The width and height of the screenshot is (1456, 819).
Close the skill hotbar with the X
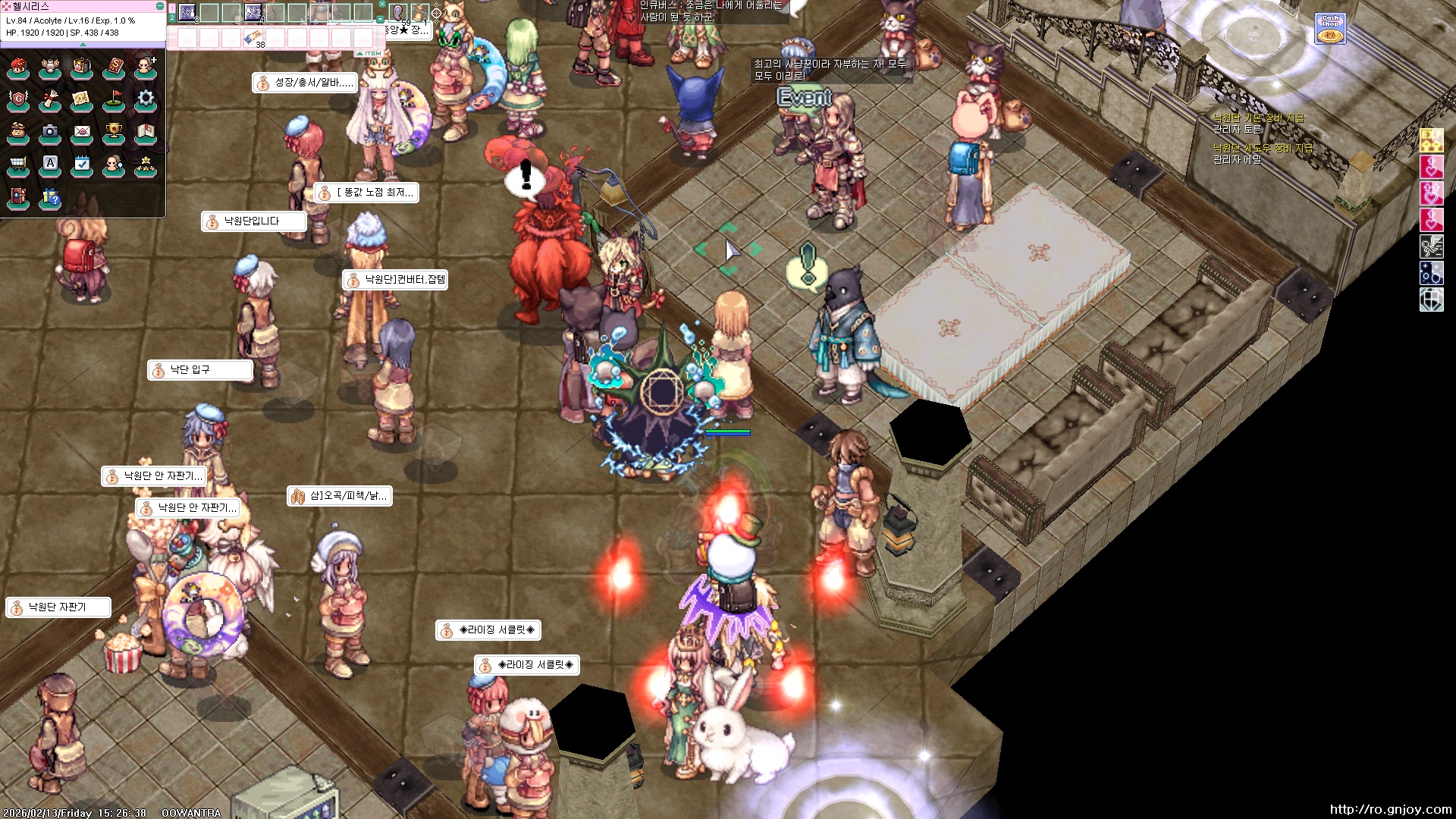pyautogui.click(x=381, y=5)
